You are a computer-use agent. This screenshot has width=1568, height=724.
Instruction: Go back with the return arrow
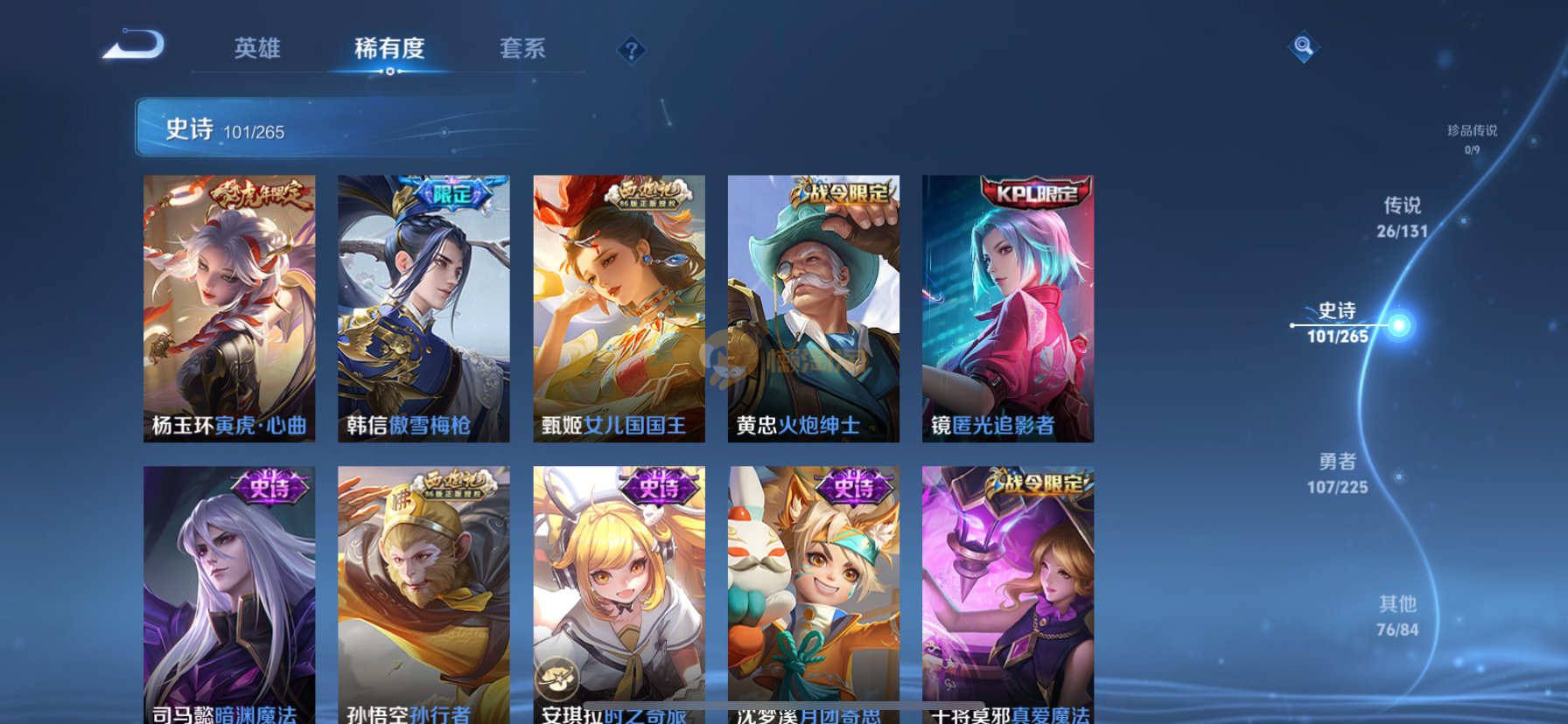pos(134,45)
